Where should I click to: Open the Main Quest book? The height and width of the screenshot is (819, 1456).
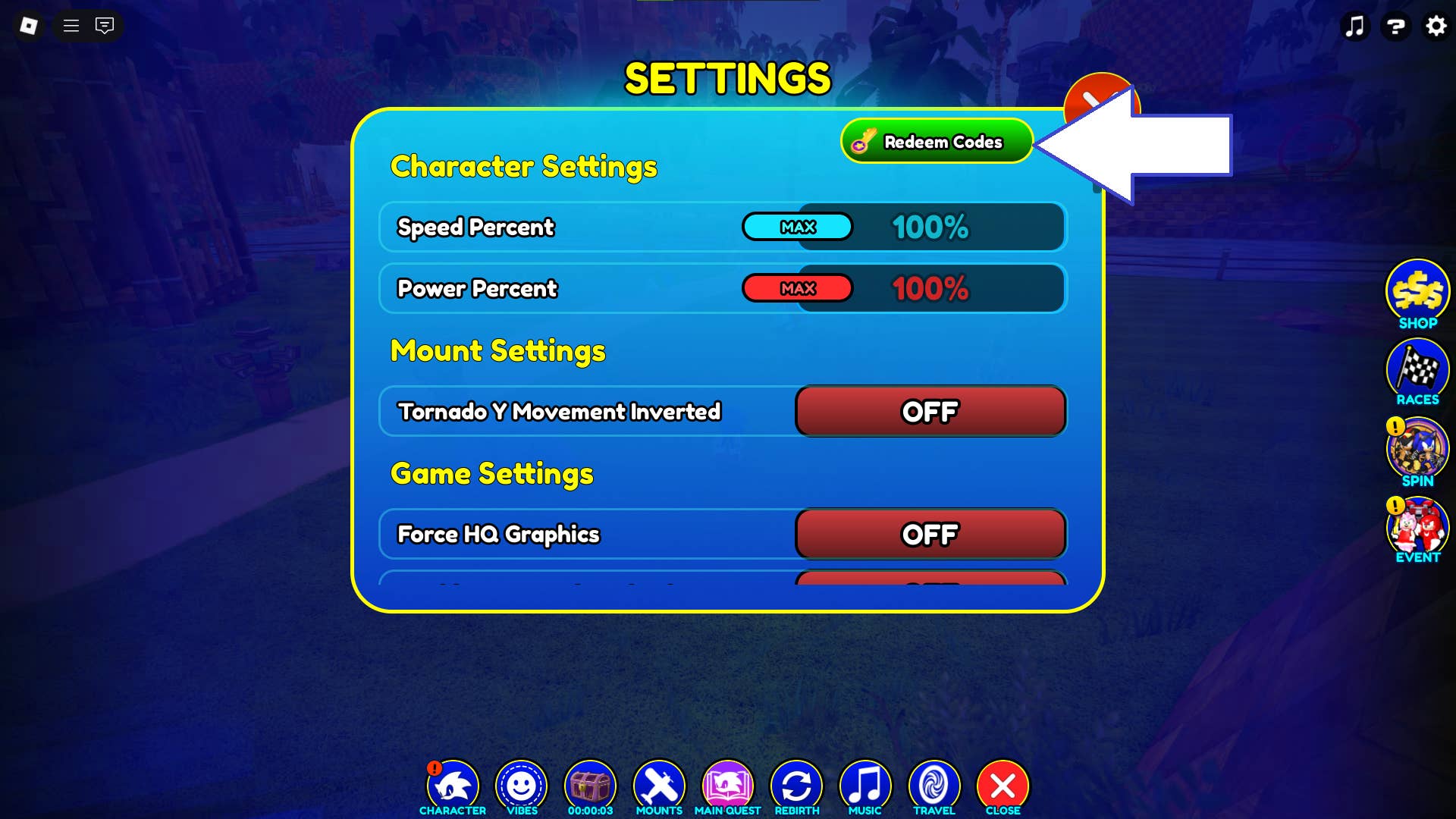[727, 783]
